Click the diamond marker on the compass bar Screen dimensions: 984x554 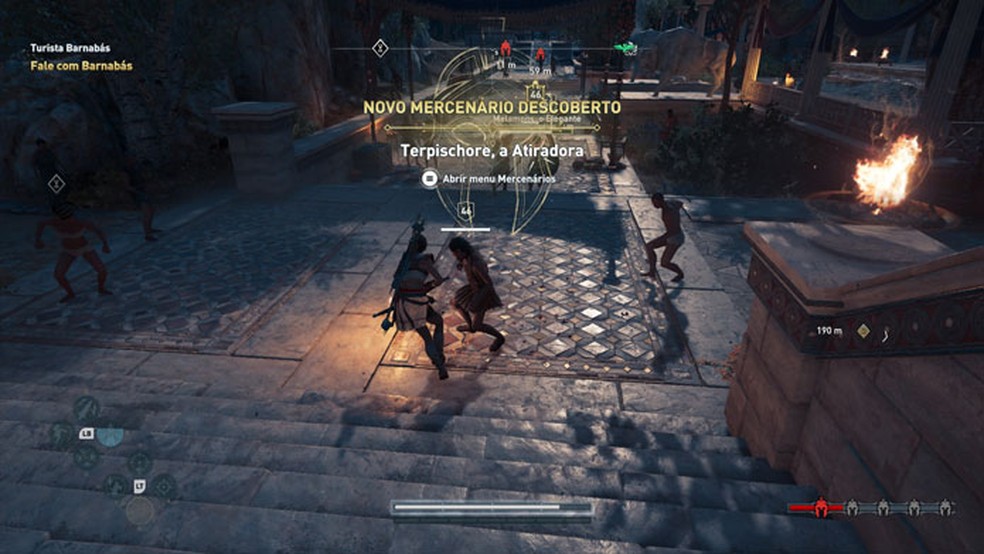380,47
